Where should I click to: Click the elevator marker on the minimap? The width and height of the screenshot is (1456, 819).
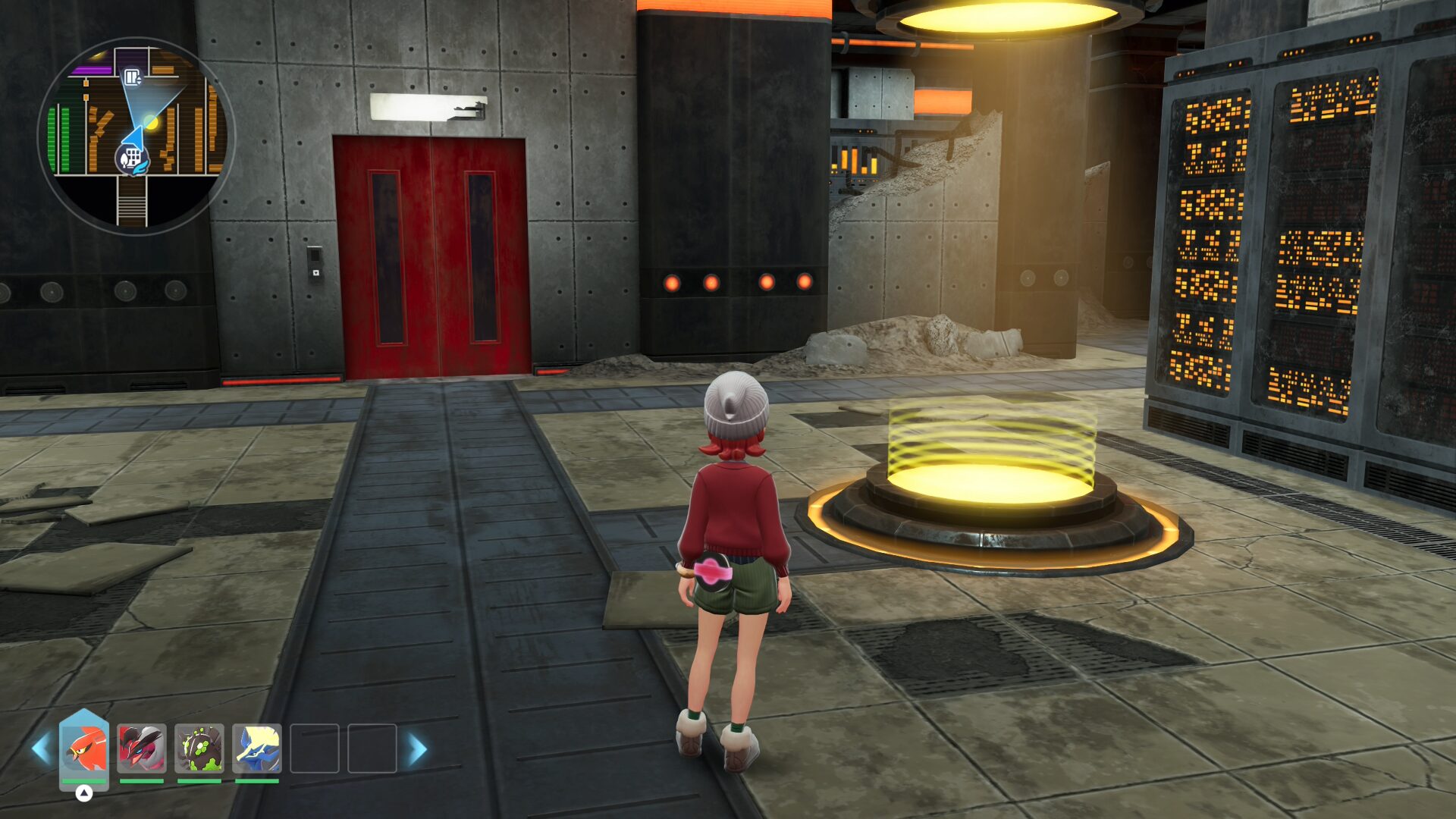pyautogui.click(x=133, y=77)
